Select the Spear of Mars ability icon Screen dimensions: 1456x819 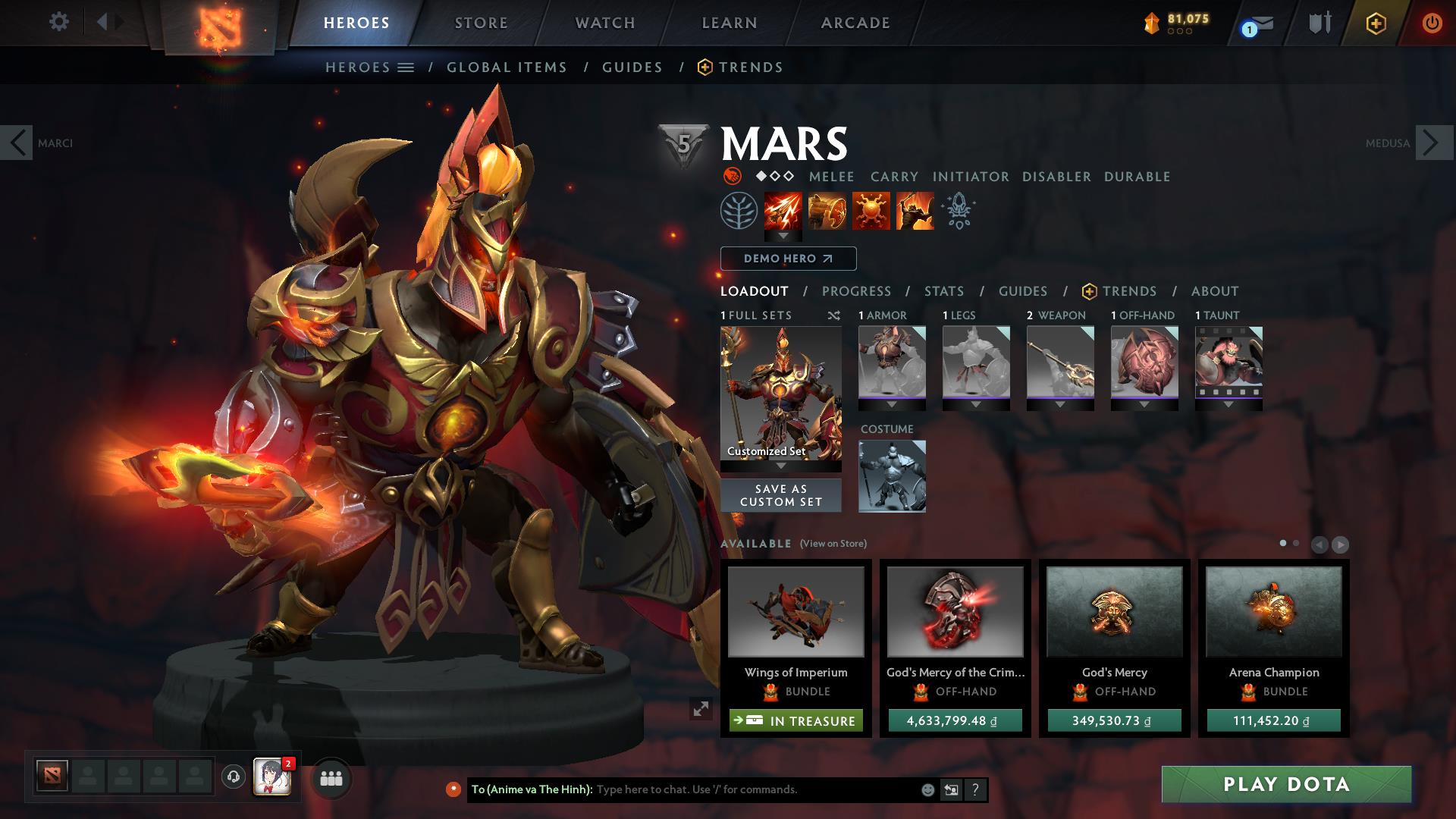pos(782,211)
